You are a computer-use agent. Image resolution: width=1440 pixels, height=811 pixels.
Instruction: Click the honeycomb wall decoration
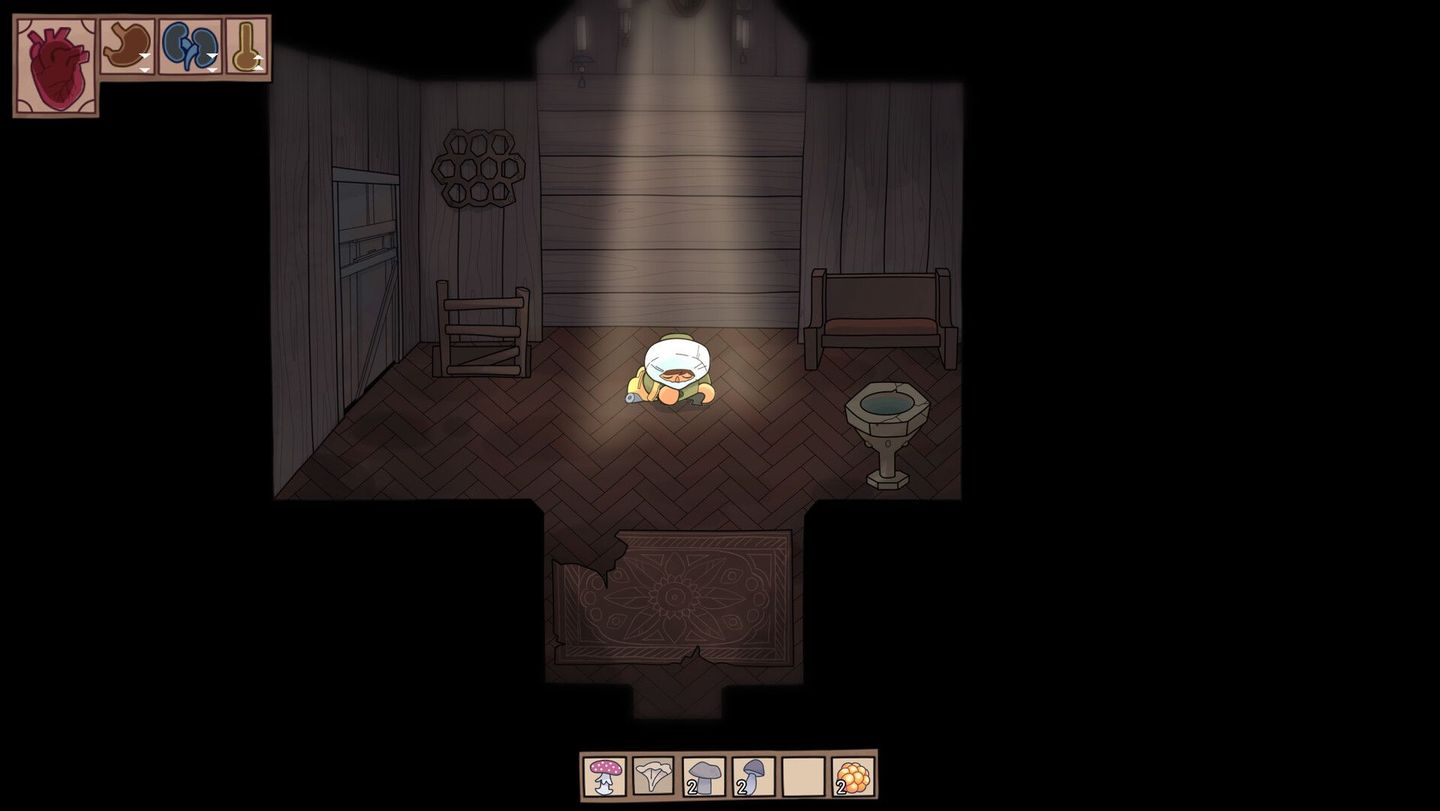tap(477, 165)
